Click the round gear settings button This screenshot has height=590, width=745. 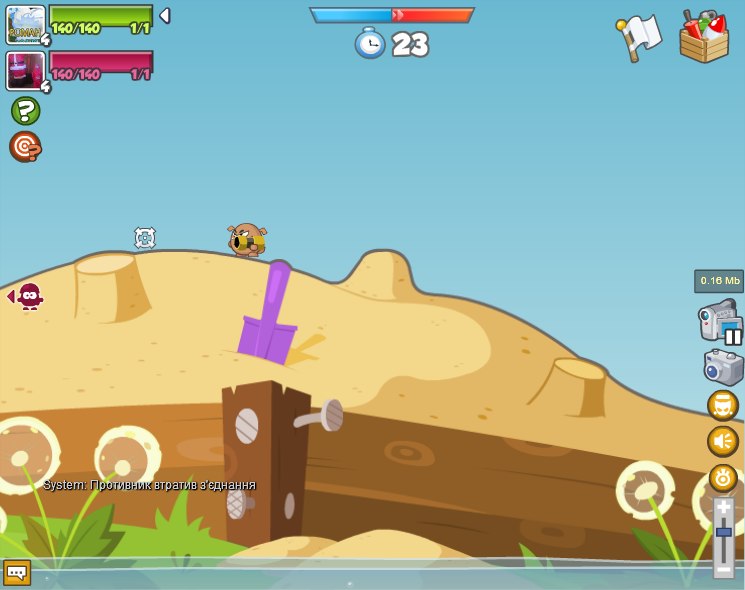(722, 477)
